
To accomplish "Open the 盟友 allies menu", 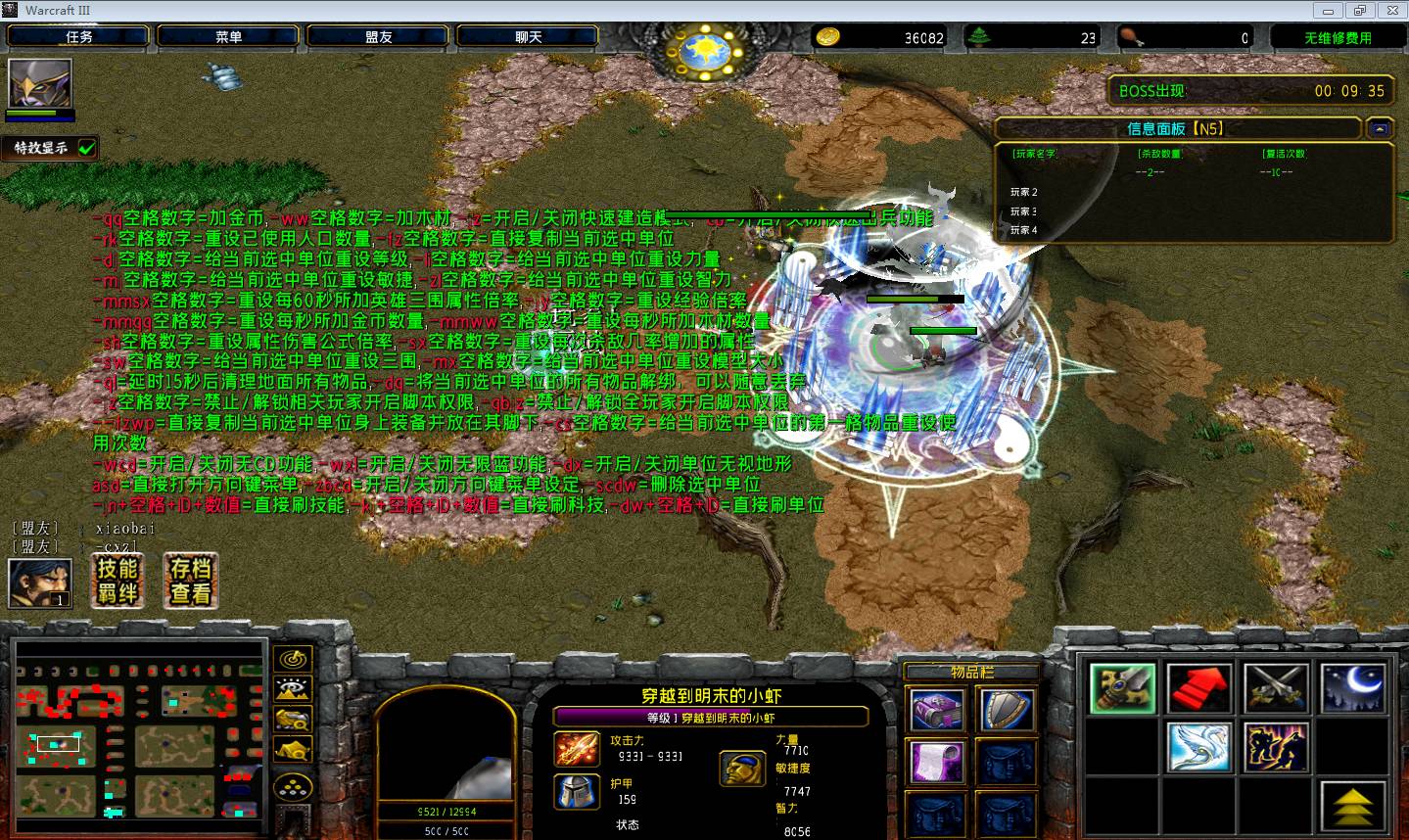I will pos(379,37).
